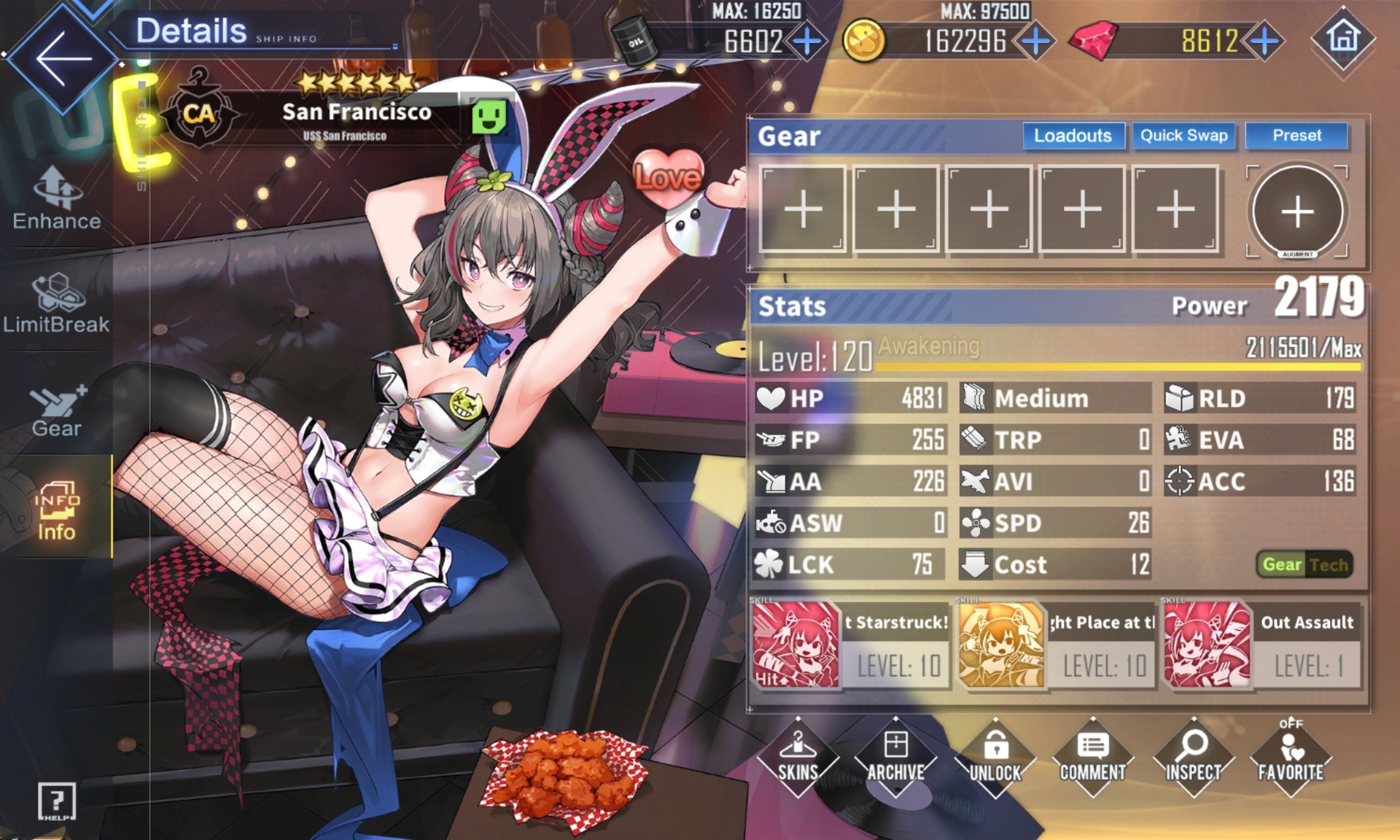The image size is (1400, 840).
Task: Add more oil with the plus button
Action: [806, 42]
